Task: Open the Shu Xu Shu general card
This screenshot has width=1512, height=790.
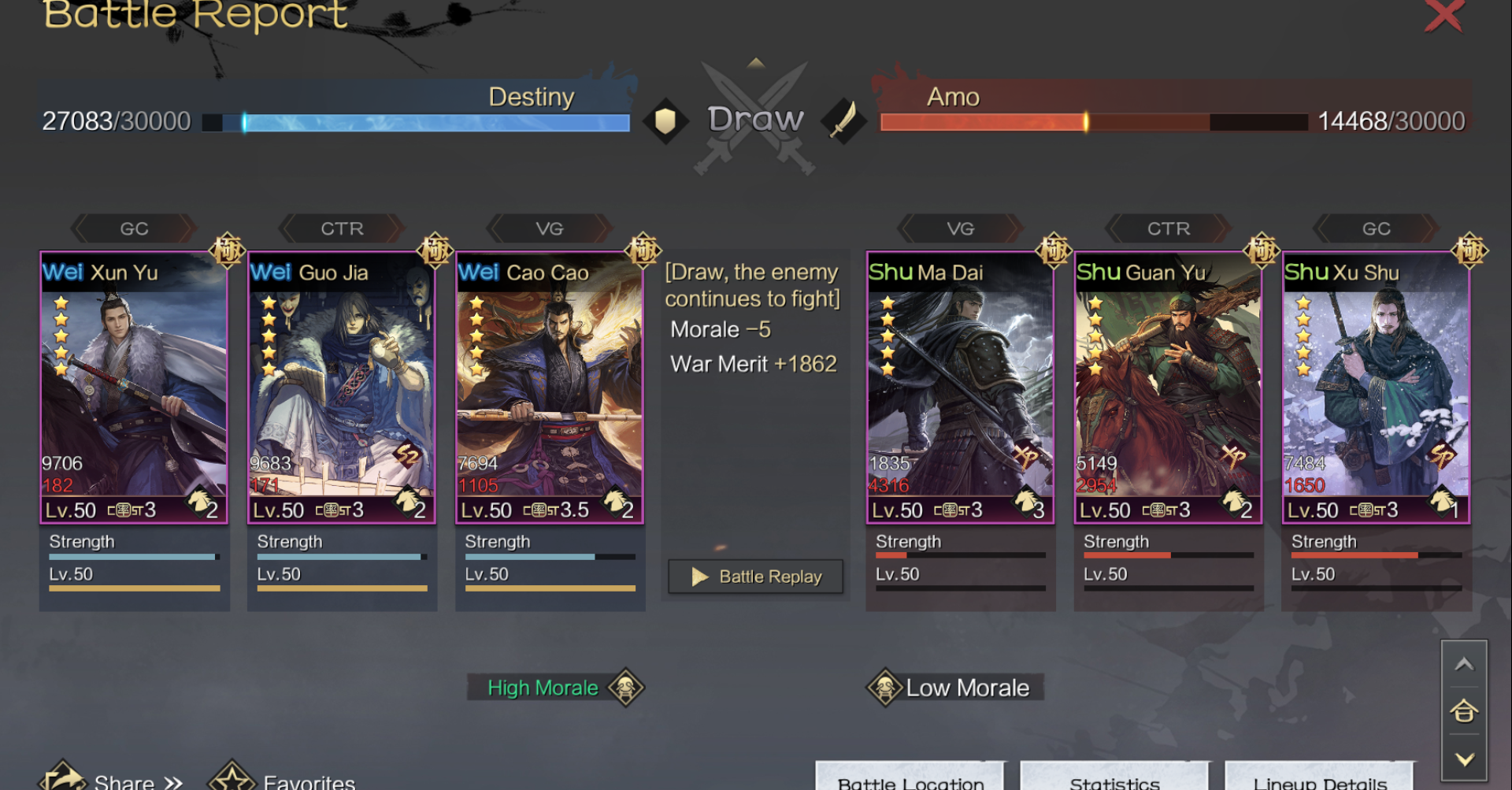Action: [1376, 388]
